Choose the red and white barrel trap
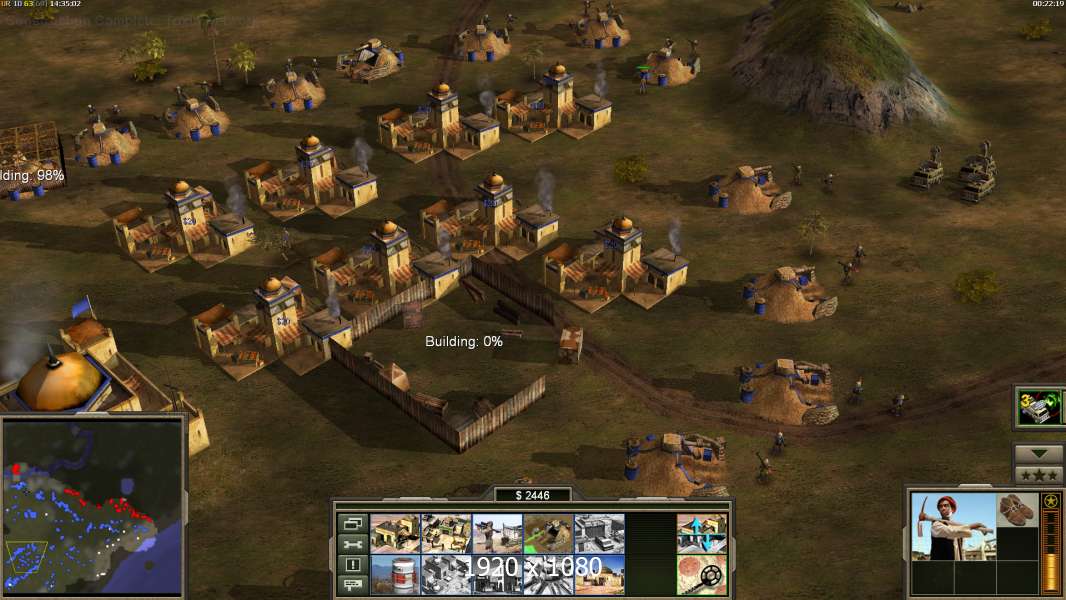 (x=394, y=574)
